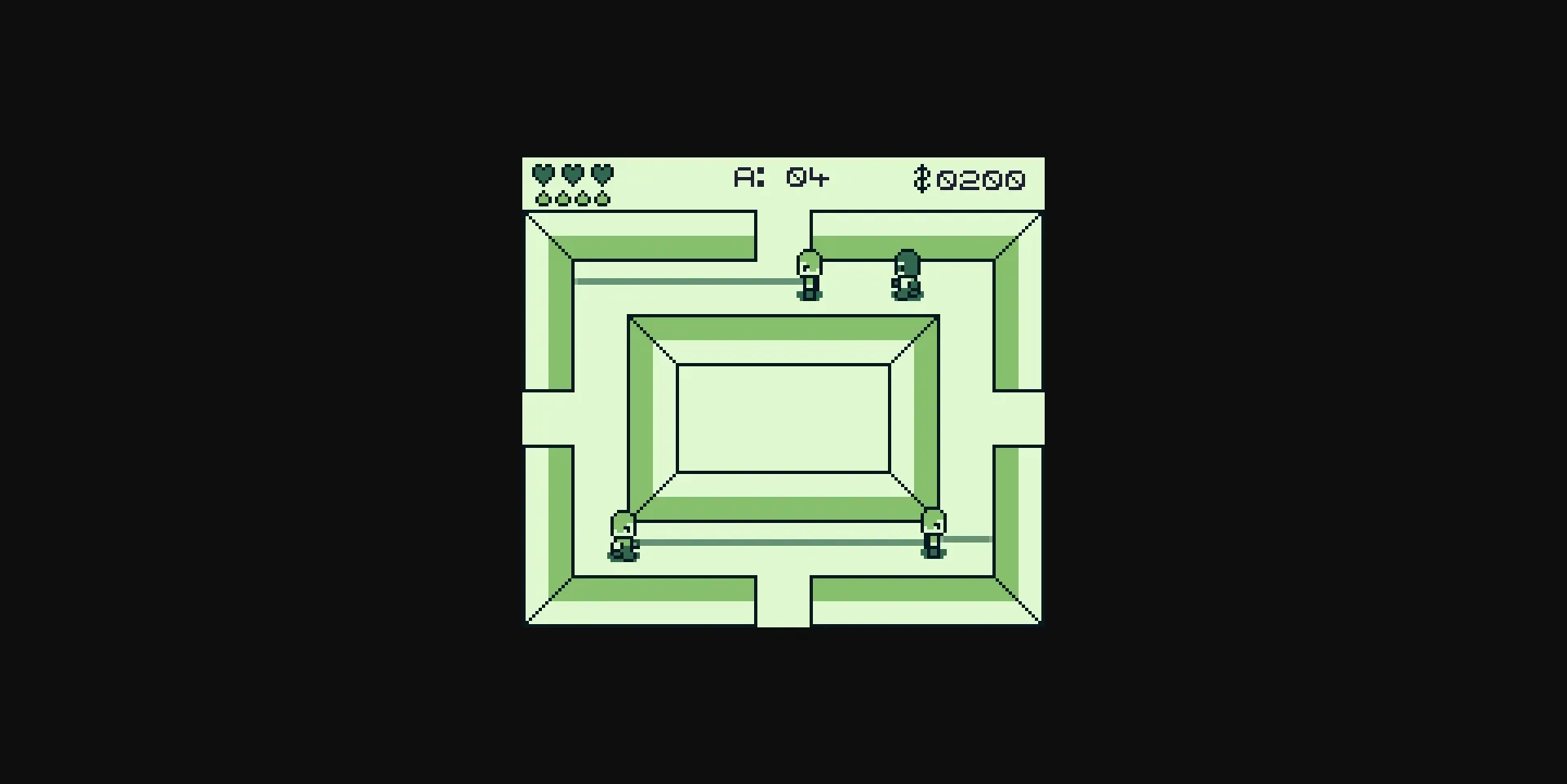Select the dark enemy sprite near the top wall
Screen dimensions: 1567x784
coord(906,273)
